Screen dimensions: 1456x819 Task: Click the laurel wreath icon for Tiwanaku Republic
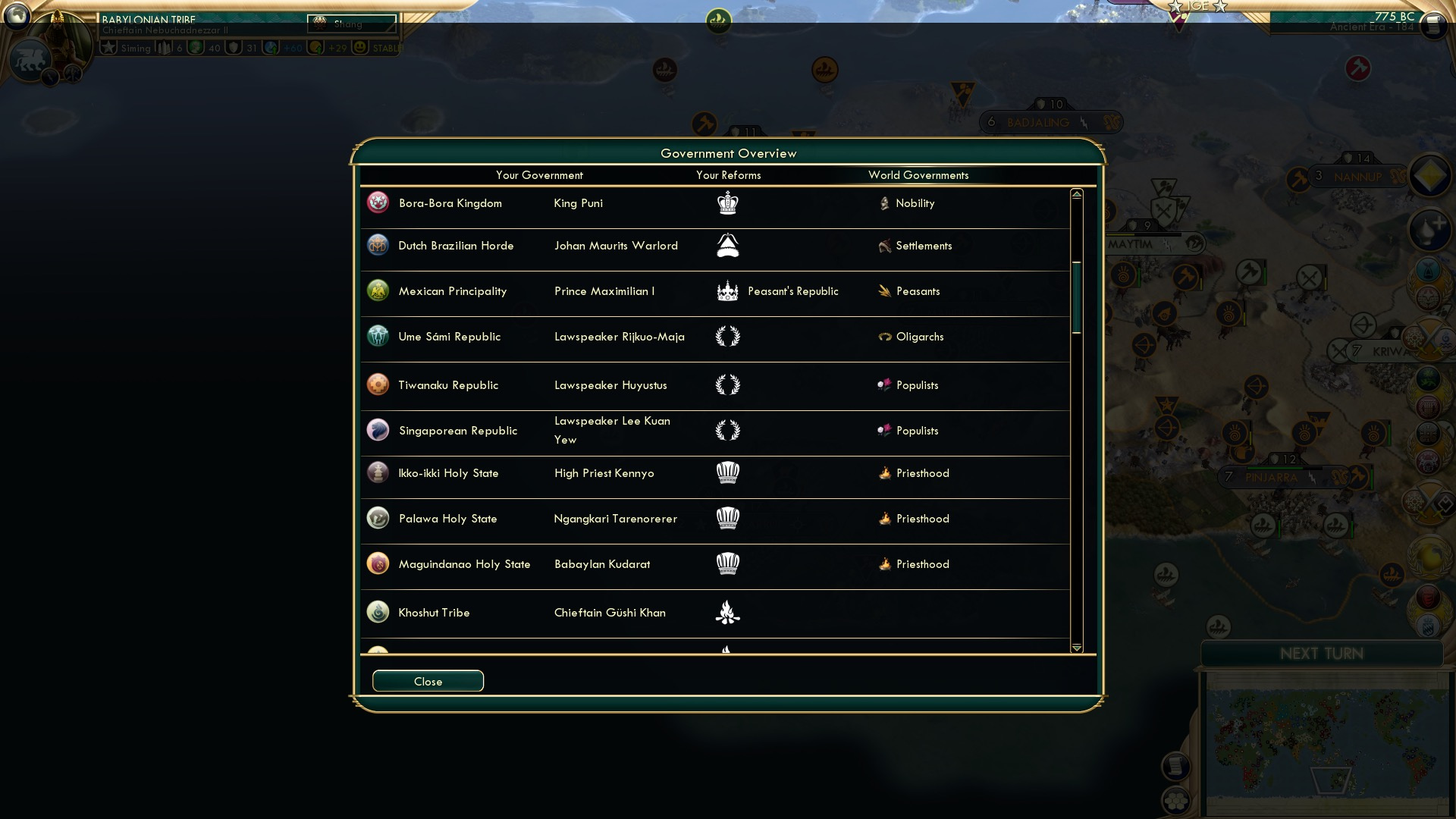point(729,385)
